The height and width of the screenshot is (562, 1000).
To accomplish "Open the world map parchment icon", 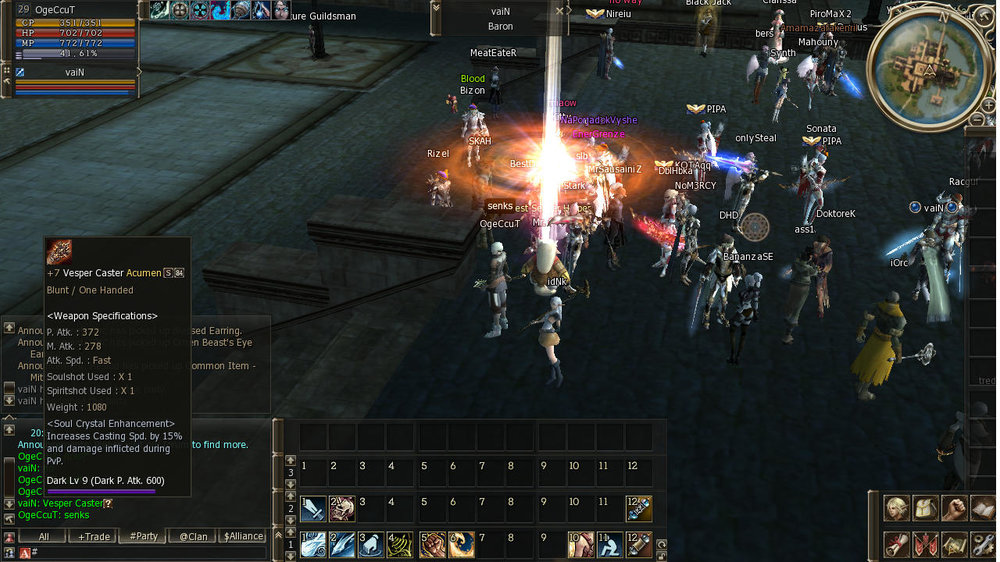I will (955, 544).
